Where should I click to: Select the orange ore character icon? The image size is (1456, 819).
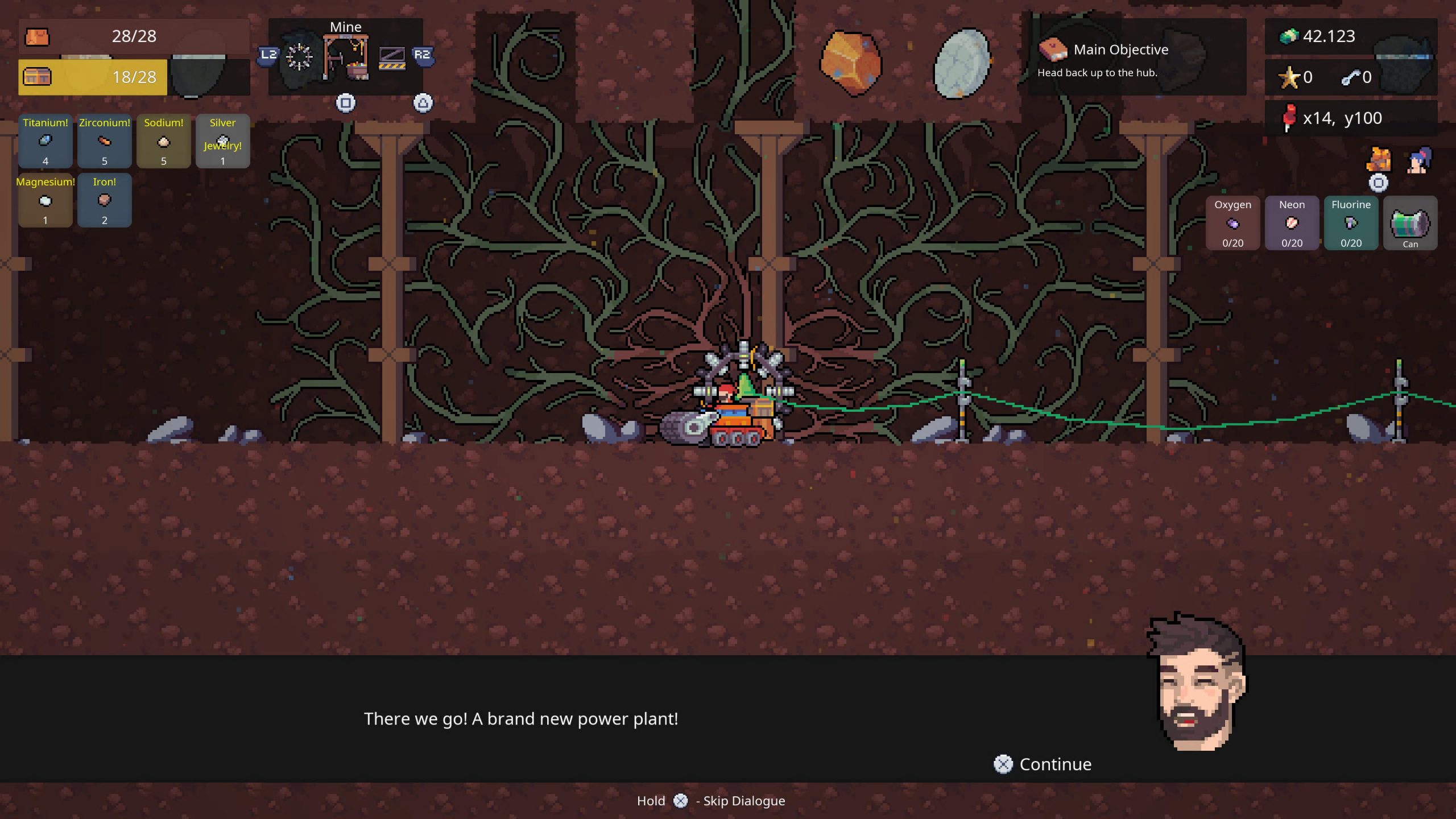(1379, 160)
